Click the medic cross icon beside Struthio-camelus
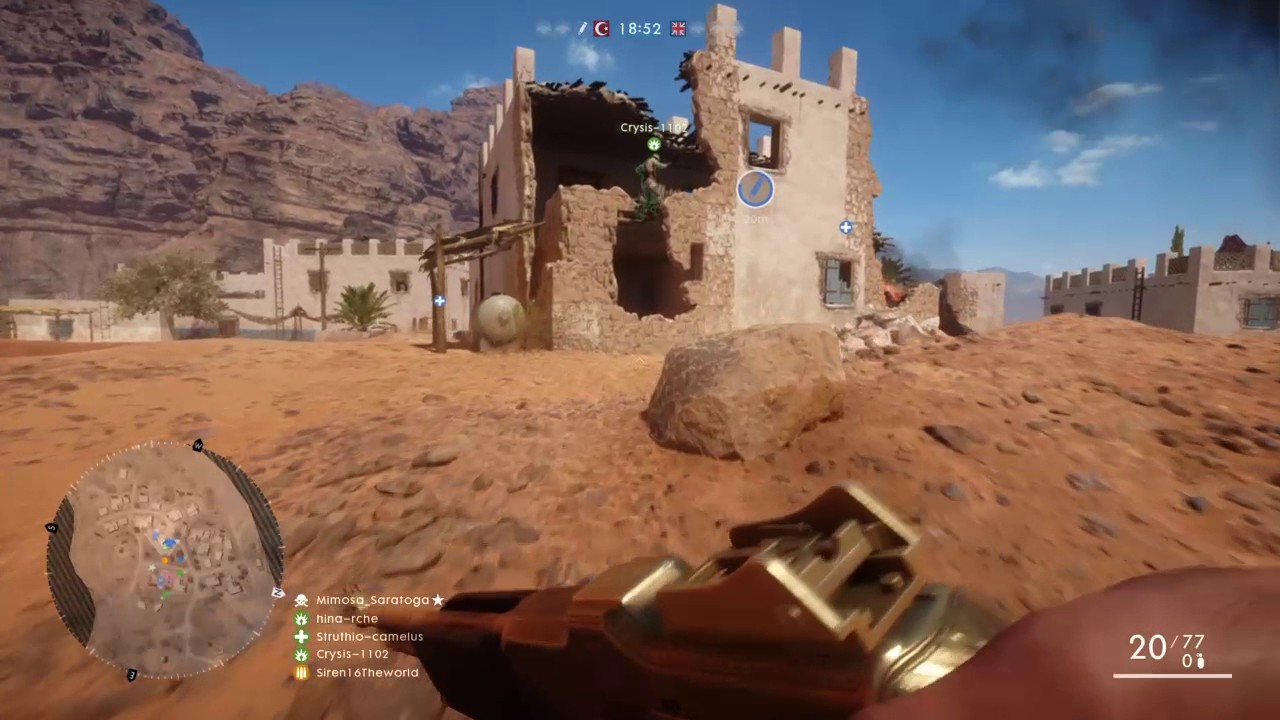 (x=301, y=636)
